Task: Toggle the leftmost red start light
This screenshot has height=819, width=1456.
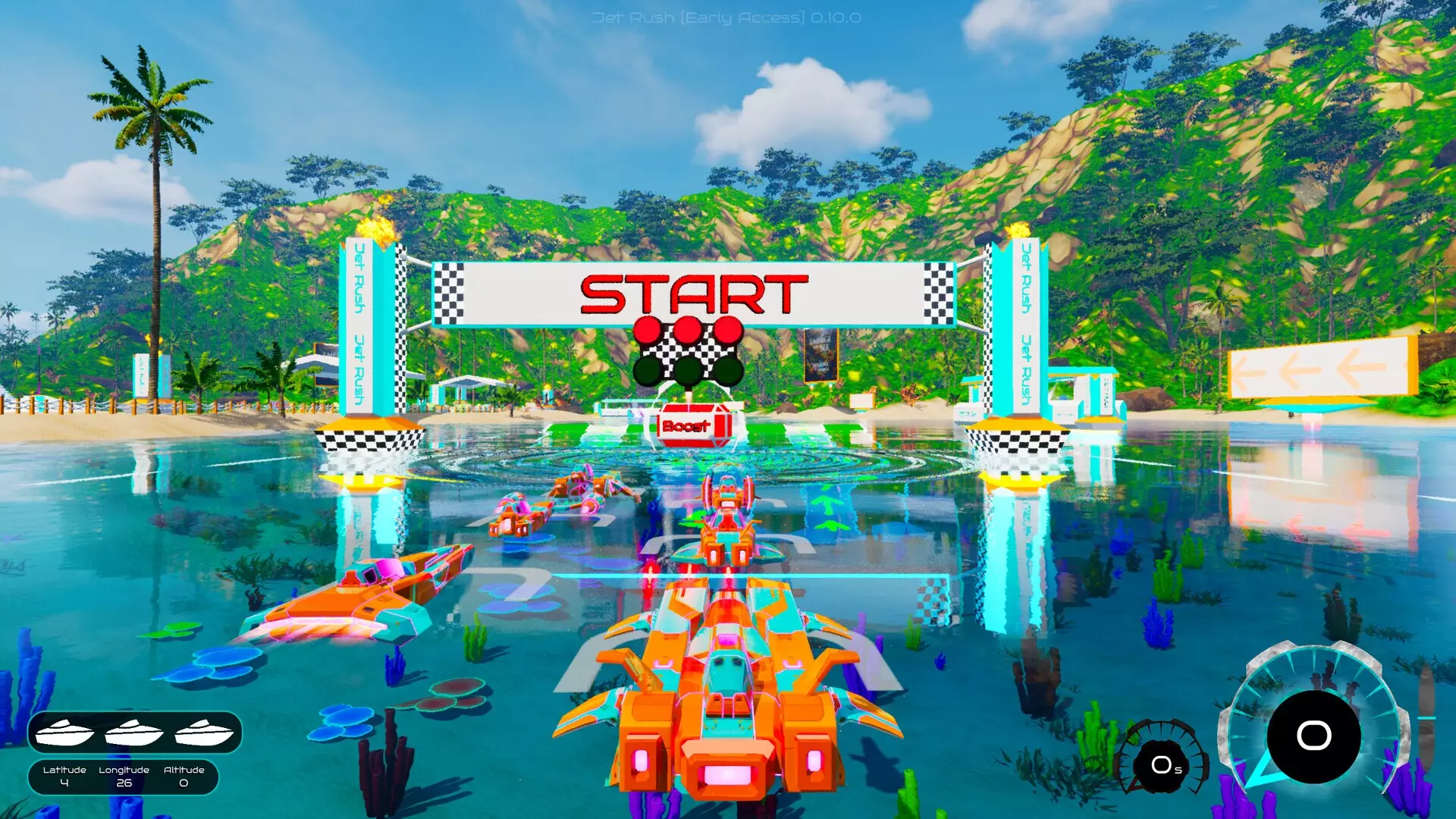Action: click(649, 330)
